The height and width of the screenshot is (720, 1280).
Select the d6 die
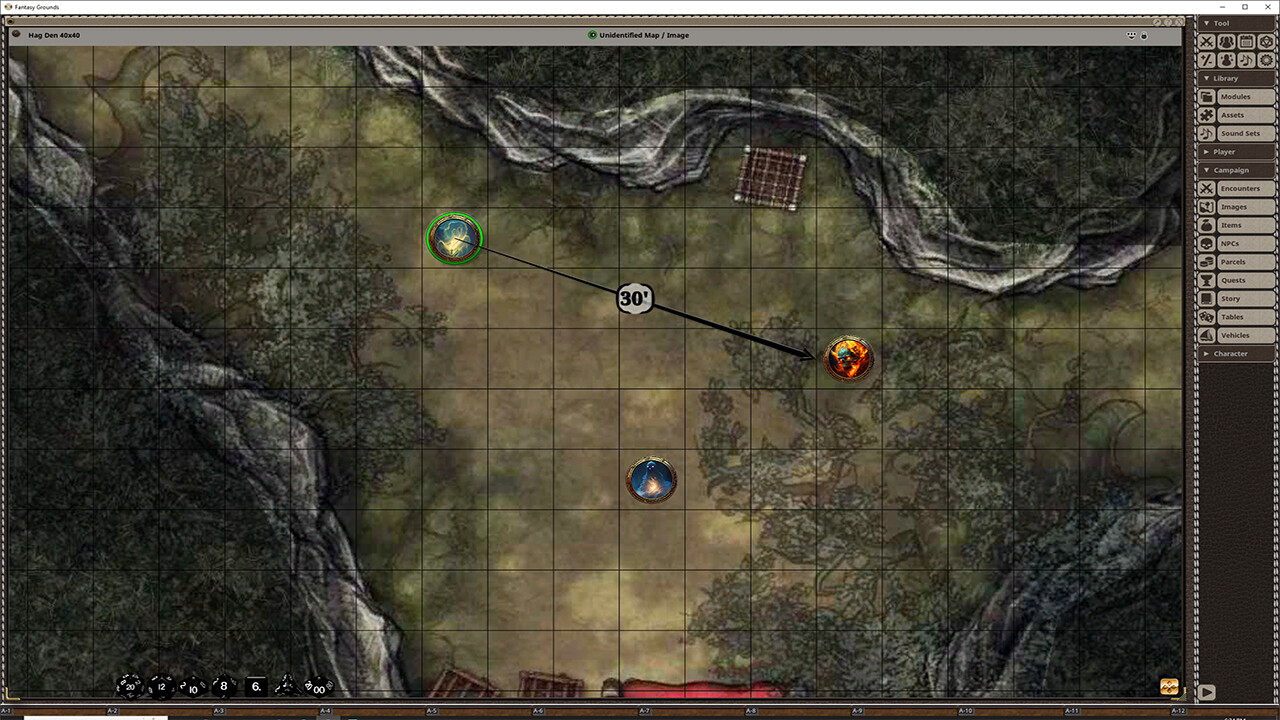pyautogui.click(x=256, y=686)
